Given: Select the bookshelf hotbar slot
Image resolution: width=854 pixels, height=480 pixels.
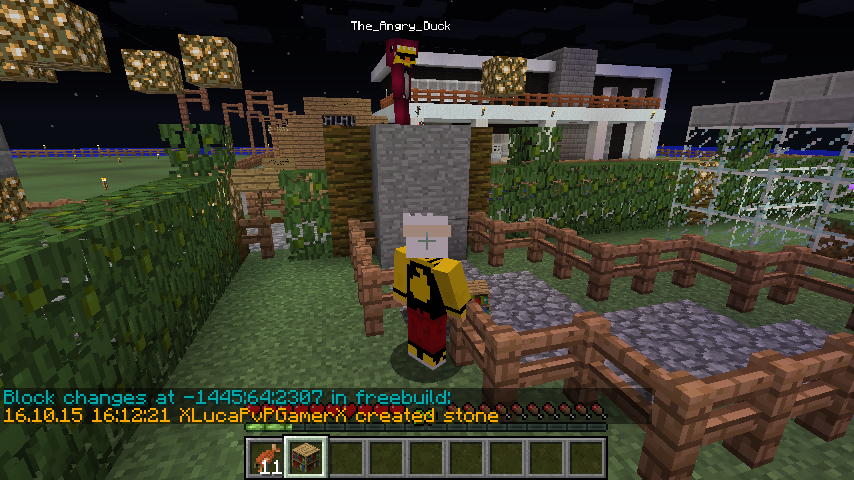Looking at the screenshot, I should [x=307, y=457].
